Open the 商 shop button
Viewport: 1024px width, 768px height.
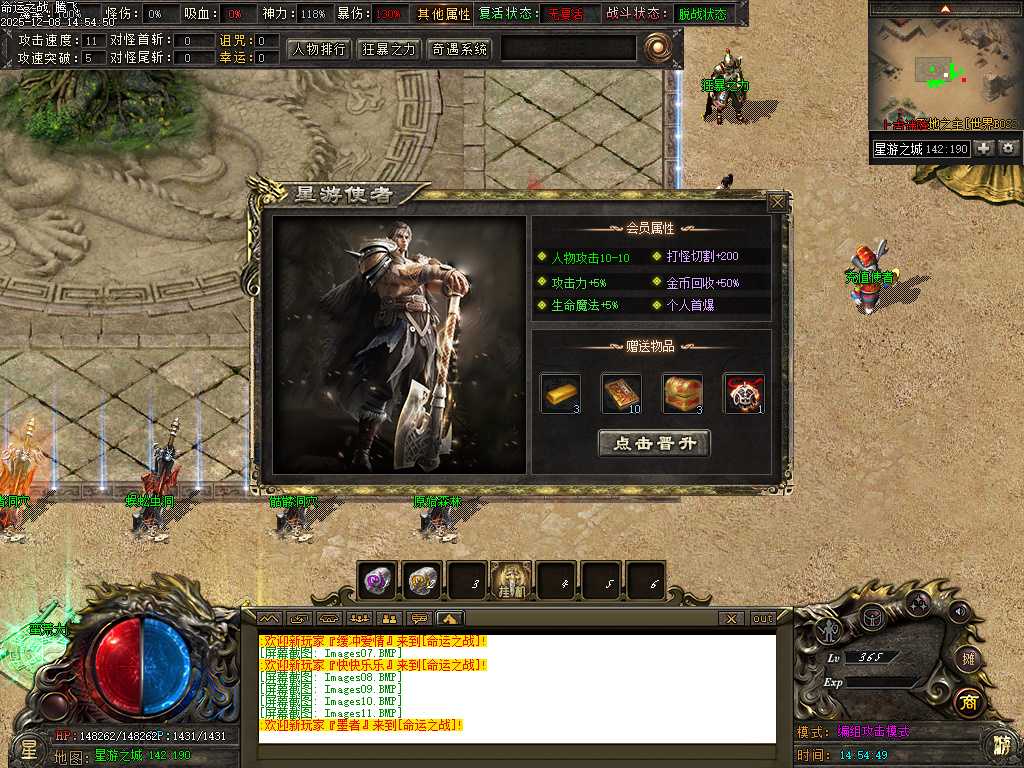(x=966, y=701)
